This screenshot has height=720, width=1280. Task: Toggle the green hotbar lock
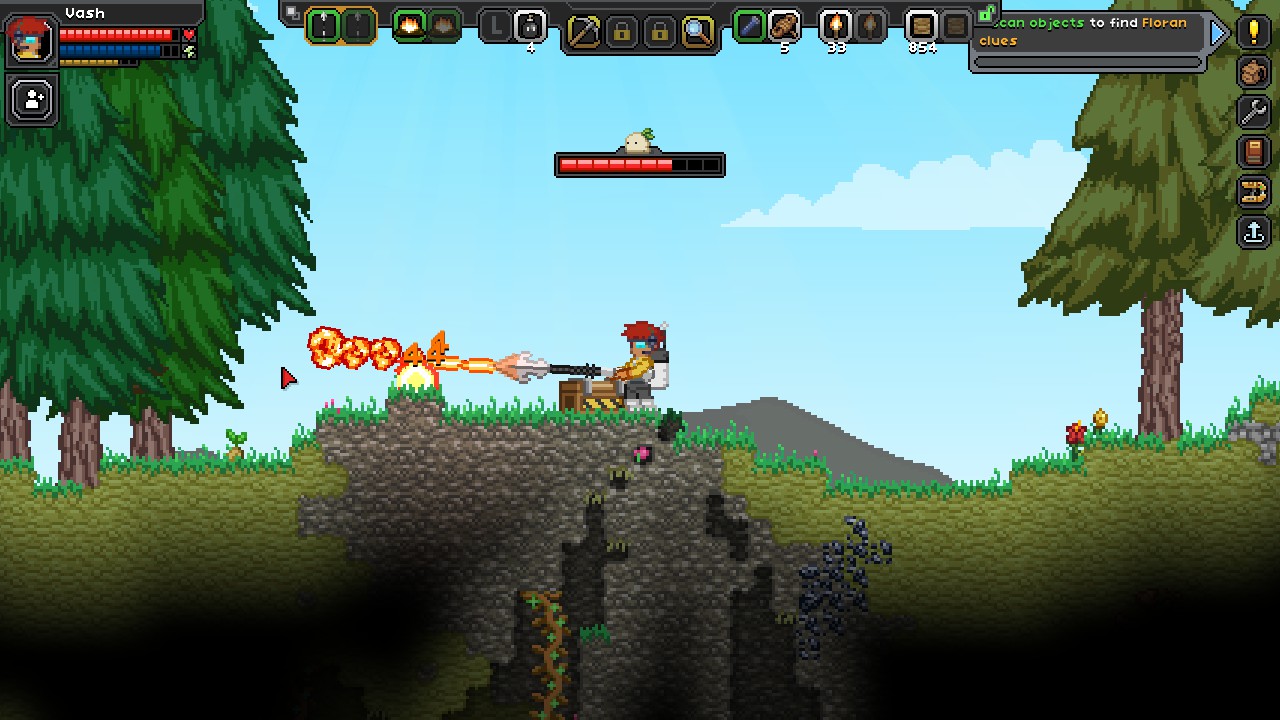(986, 14)
